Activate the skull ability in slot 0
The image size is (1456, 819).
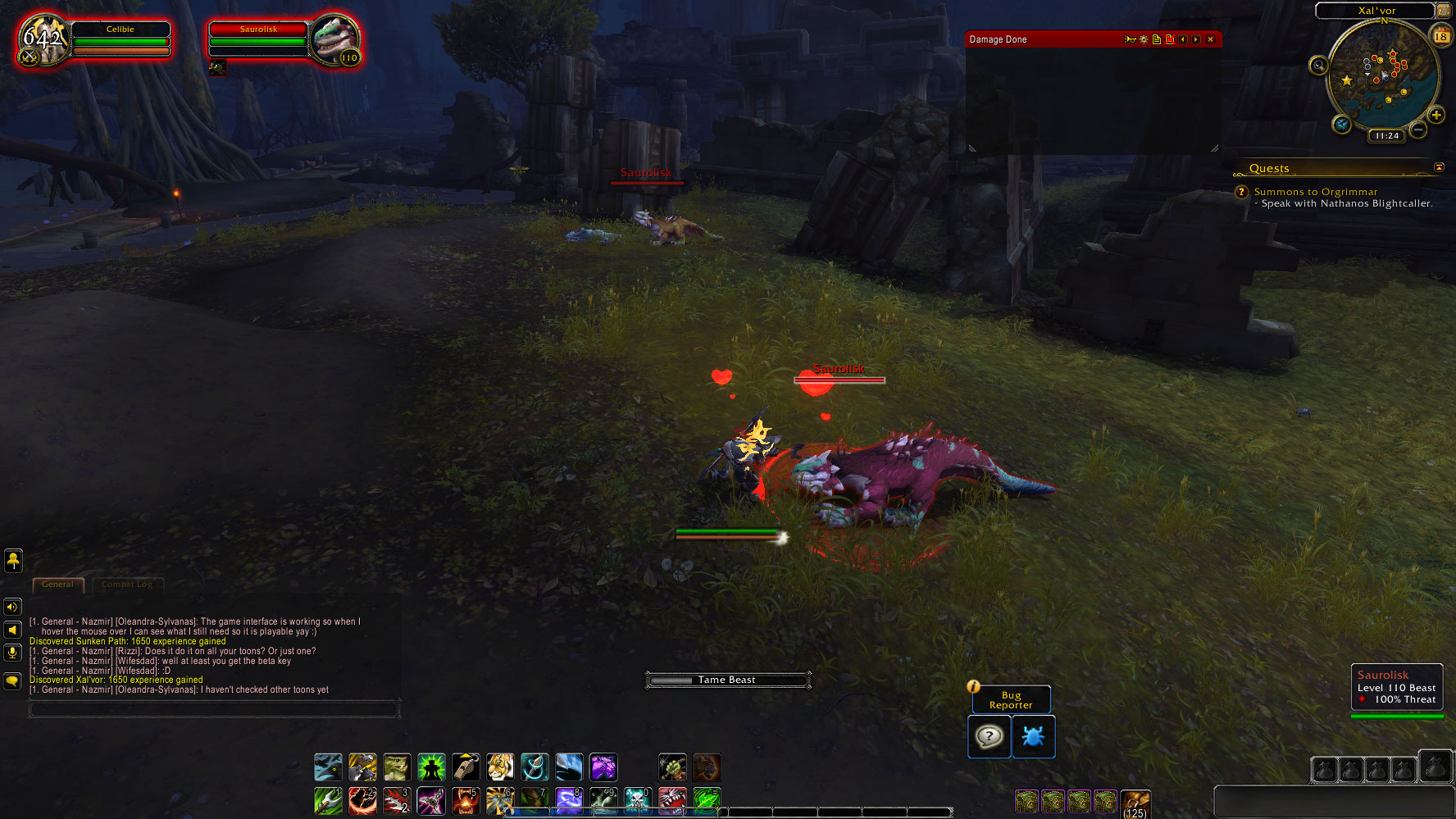coord(637,800)
